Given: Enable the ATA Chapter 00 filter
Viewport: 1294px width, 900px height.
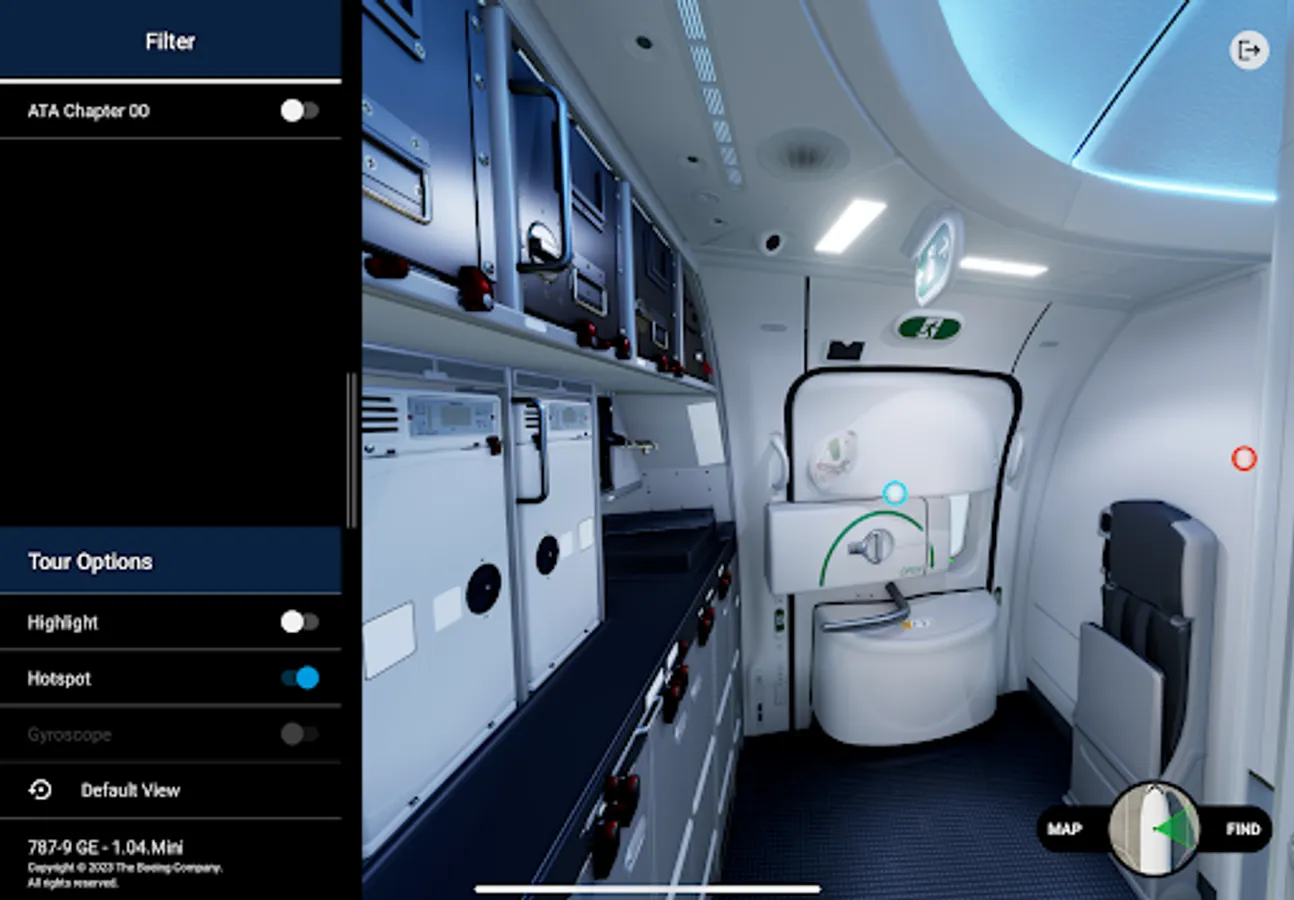Looking at the screenshot, I should click(297, 111).
